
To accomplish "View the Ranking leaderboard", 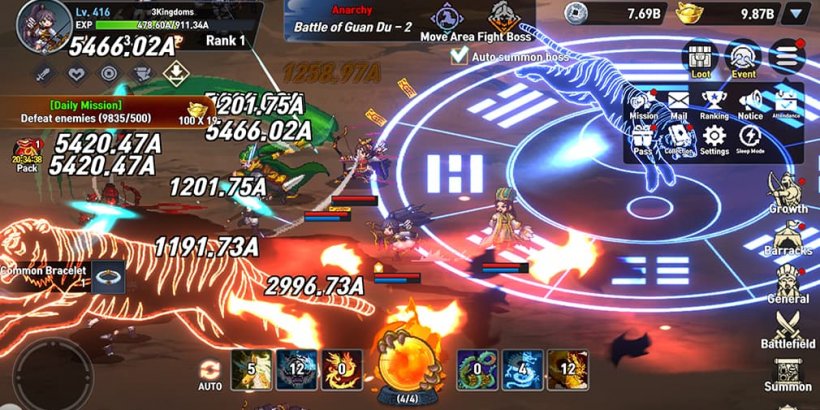I will click(x=714, y=103).
